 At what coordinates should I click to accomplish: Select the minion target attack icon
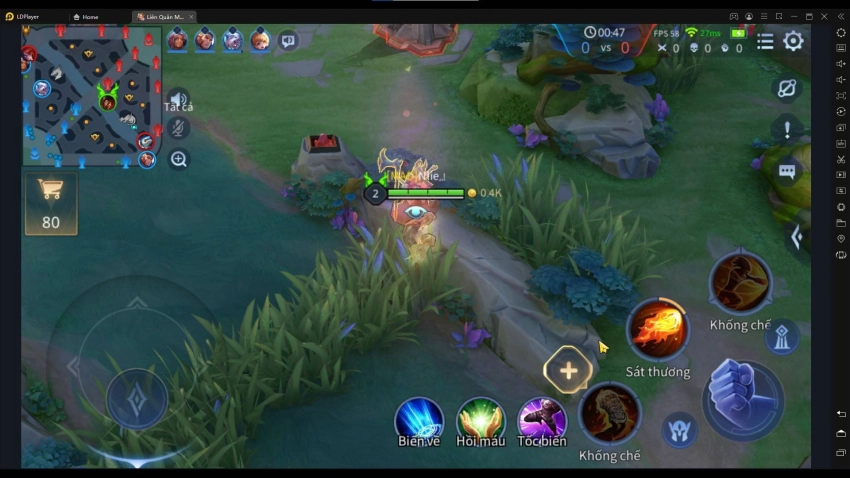679,428
